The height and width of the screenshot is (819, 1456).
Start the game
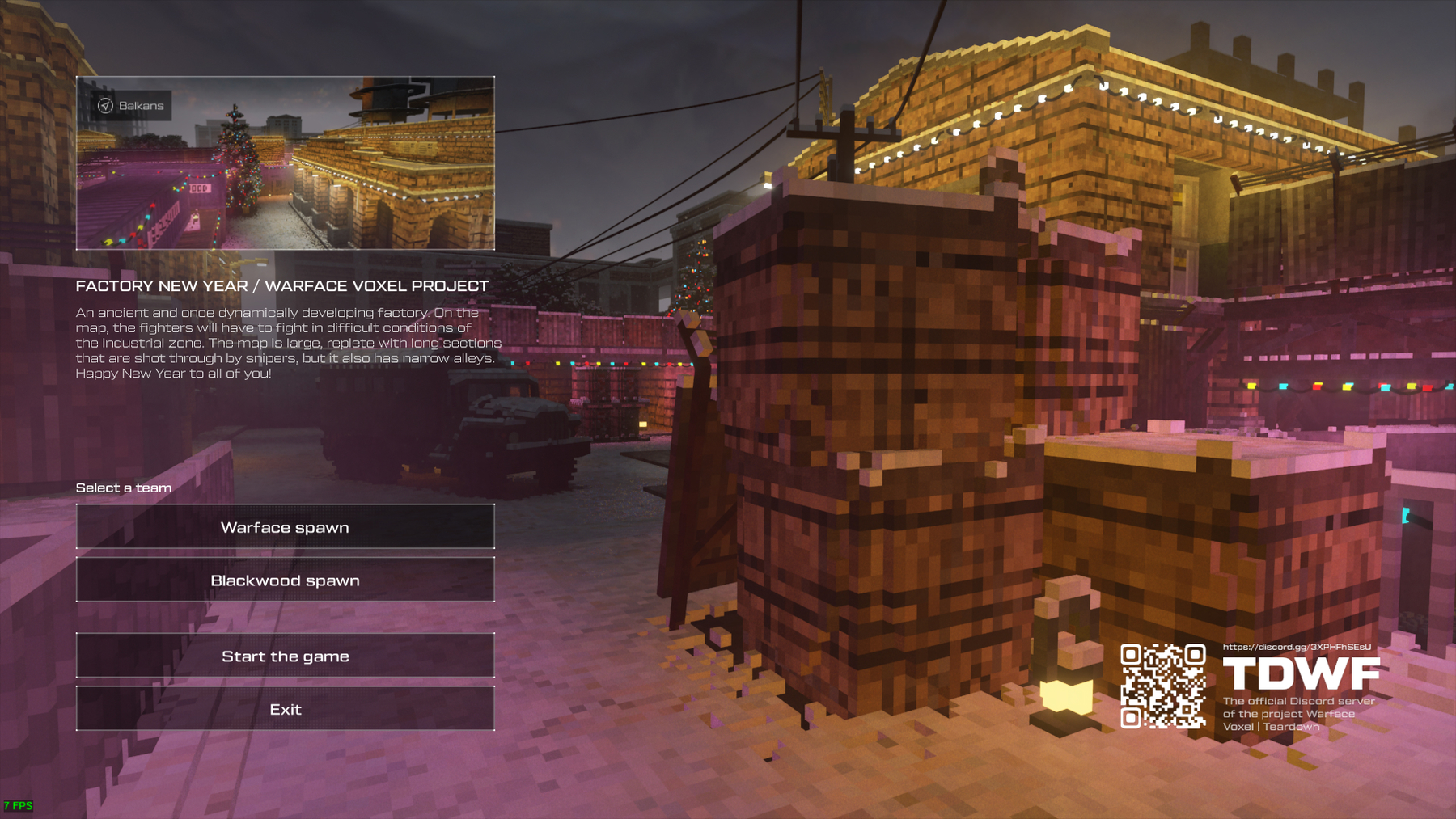[285, 656]
